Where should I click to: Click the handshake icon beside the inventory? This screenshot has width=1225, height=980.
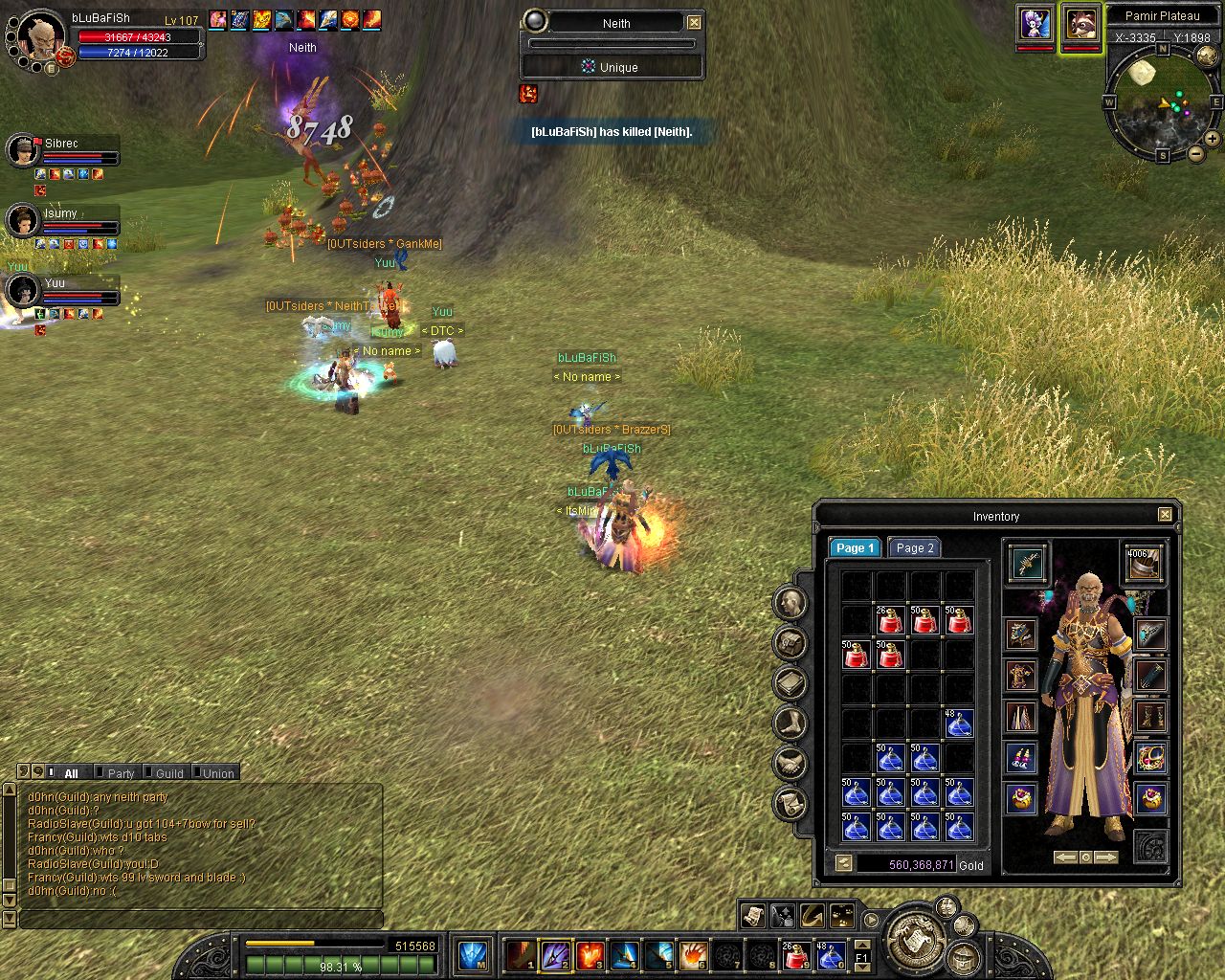coord(790,763)
